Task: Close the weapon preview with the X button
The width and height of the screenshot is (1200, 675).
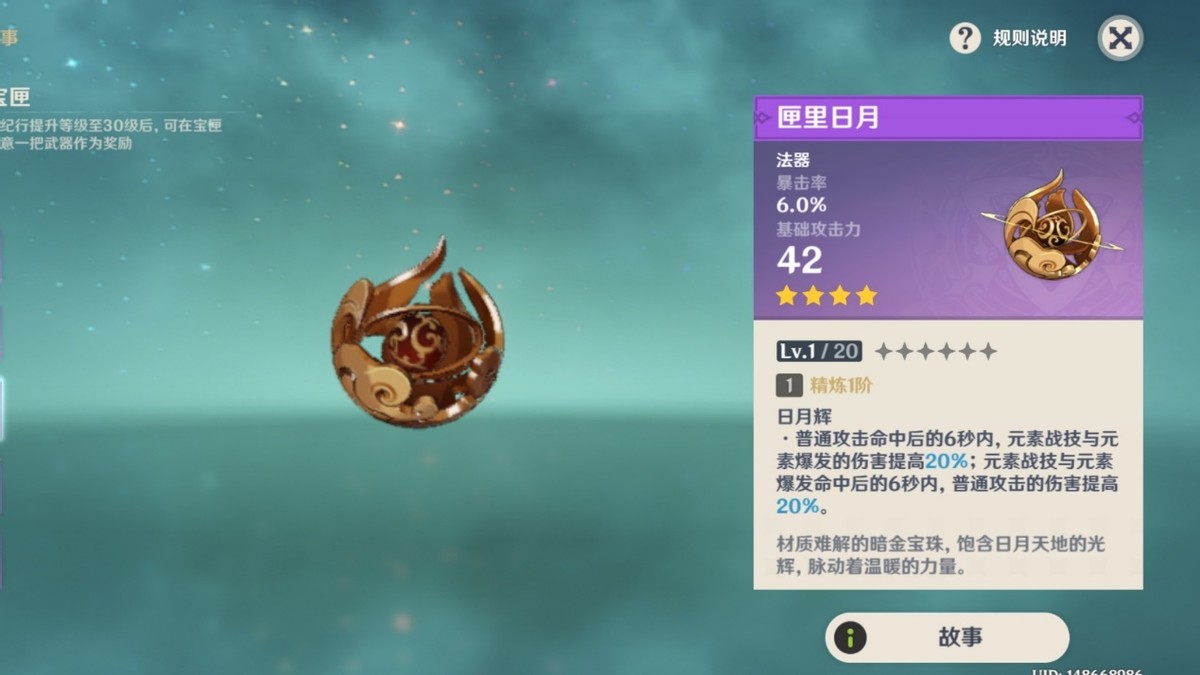Action: pyautogui.click(x=1120, y=39)
